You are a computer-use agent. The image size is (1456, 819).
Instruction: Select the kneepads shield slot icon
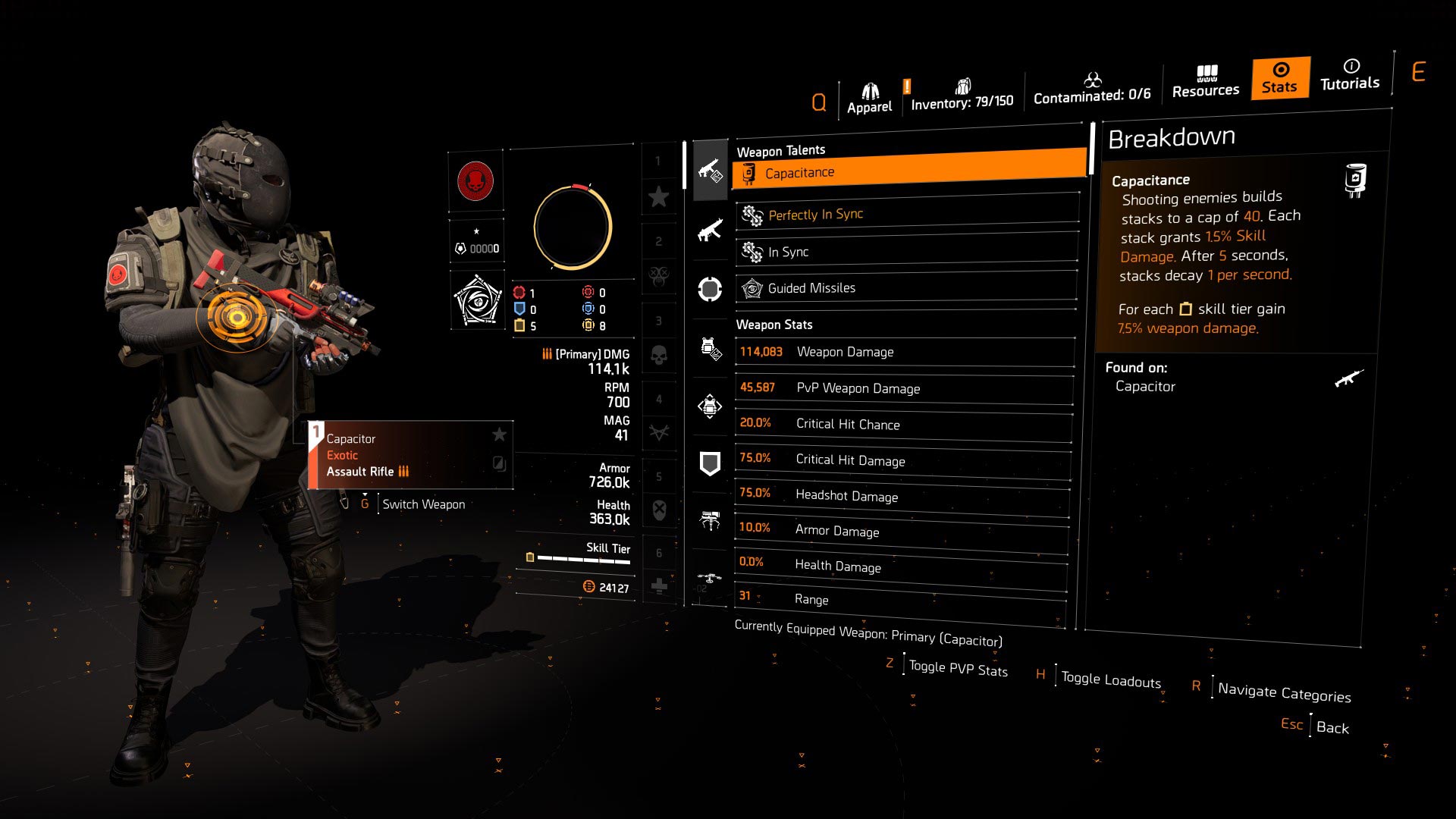pos(710,463)
